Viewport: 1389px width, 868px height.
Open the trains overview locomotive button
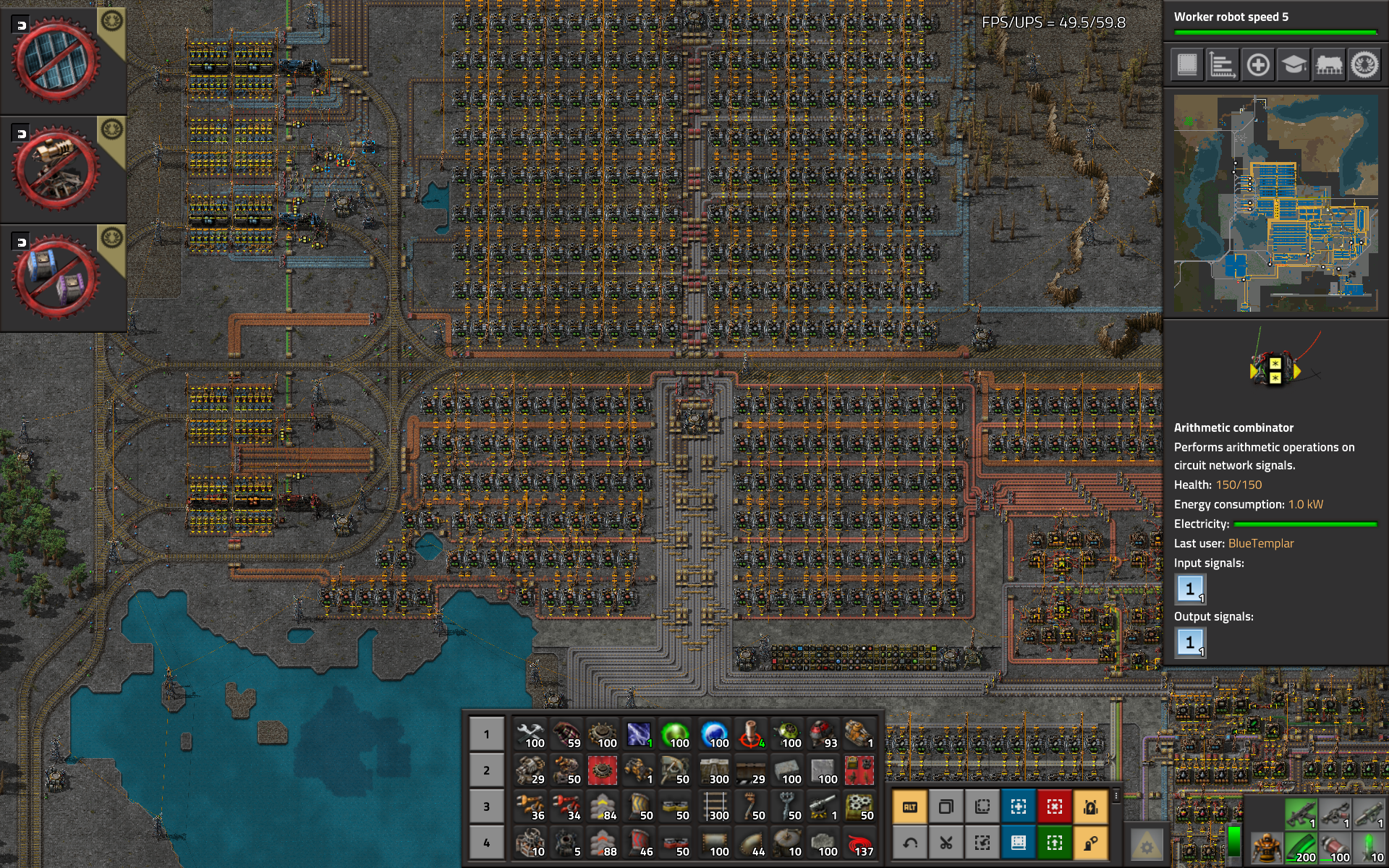1329,65
